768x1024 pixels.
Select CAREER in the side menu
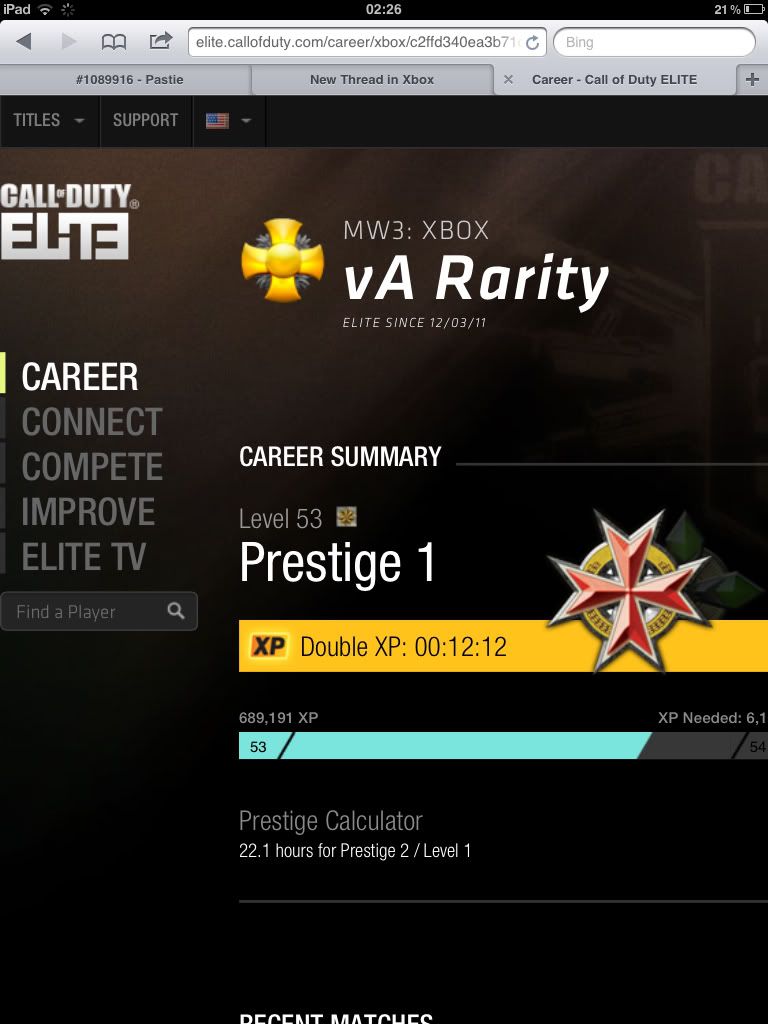(x=80, y=377)
